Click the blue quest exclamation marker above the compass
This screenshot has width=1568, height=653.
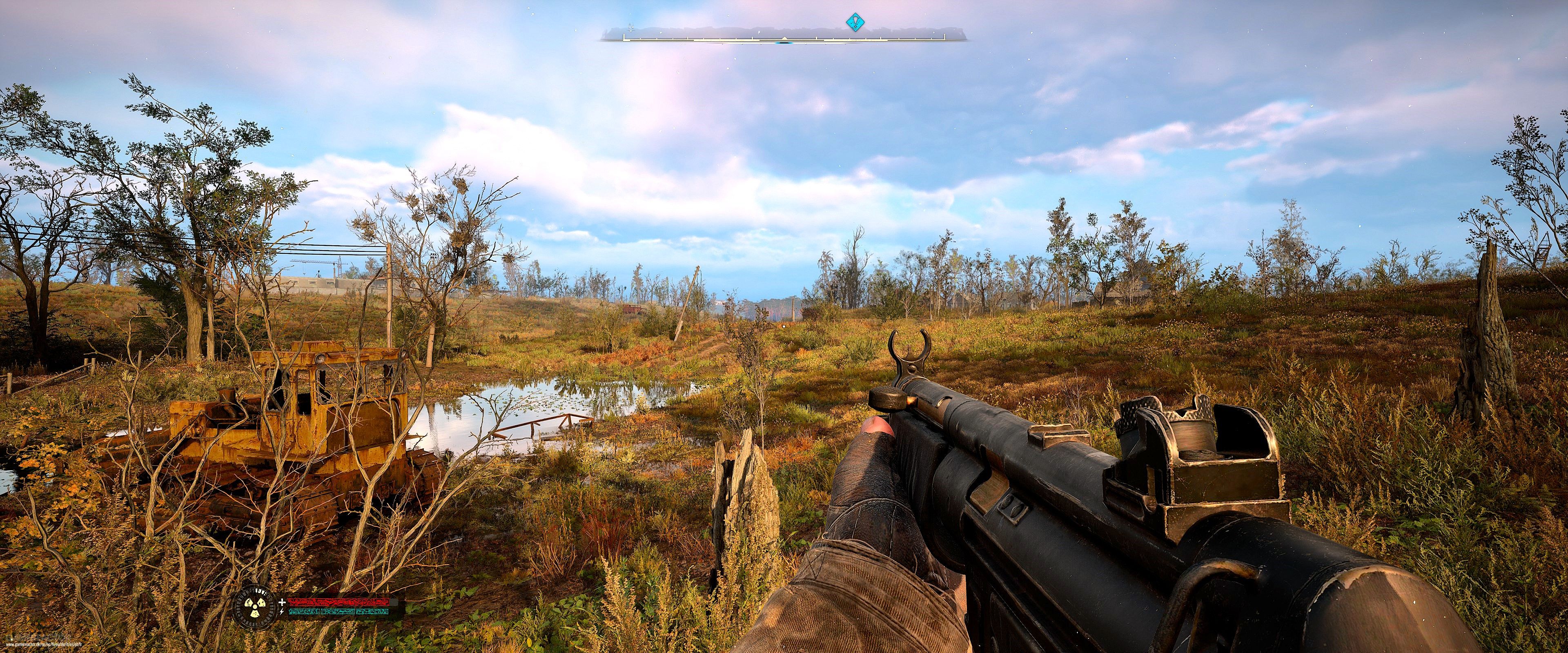(x=856, y=22)
